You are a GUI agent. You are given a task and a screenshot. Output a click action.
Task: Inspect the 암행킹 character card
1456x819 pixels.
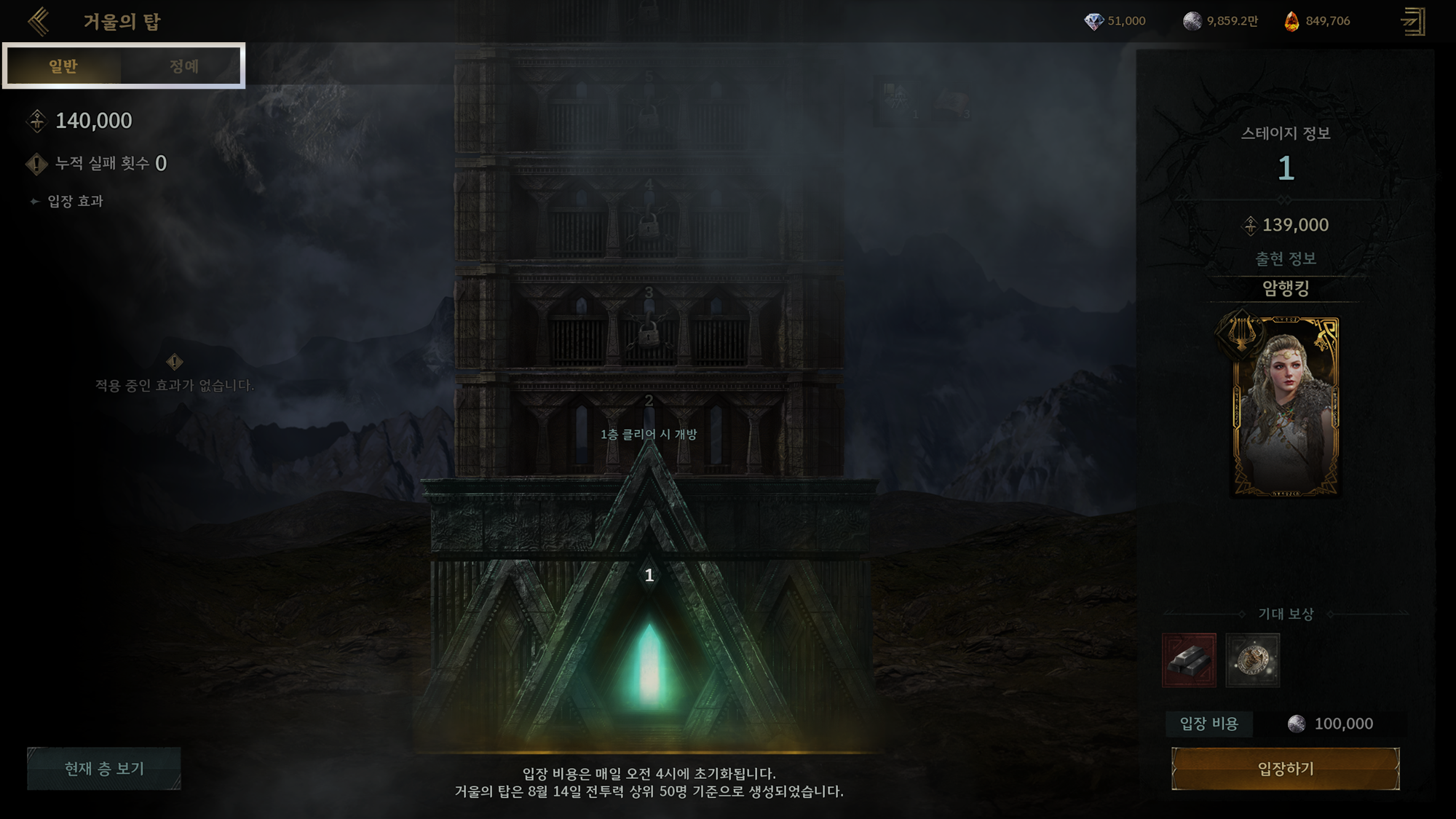(x=1285, y=406)
